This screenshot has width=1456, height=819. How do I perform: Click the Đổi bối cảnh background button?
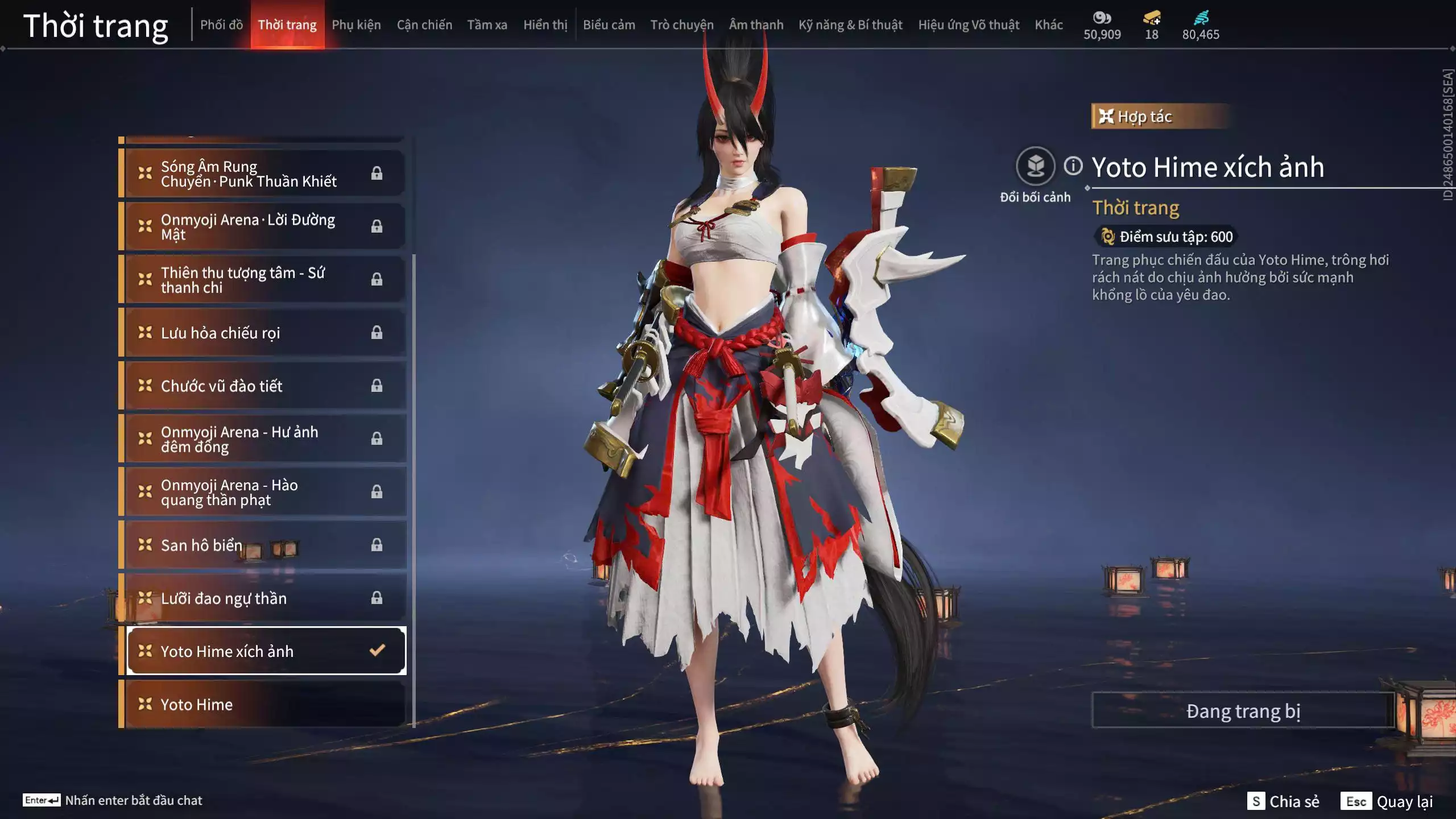pos(1035,166)
